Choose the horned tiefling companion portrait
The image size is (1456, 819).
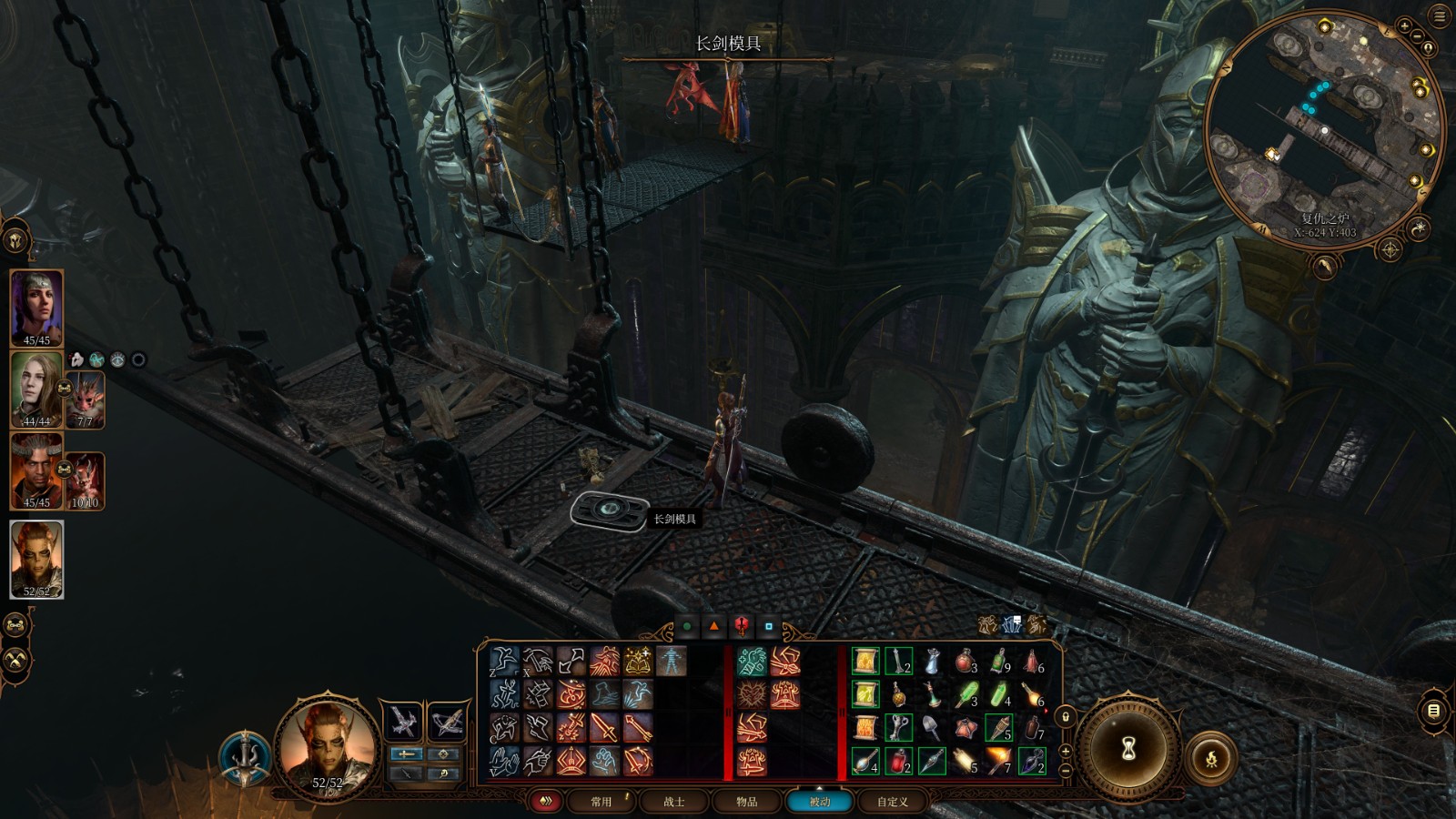(36, 469)
